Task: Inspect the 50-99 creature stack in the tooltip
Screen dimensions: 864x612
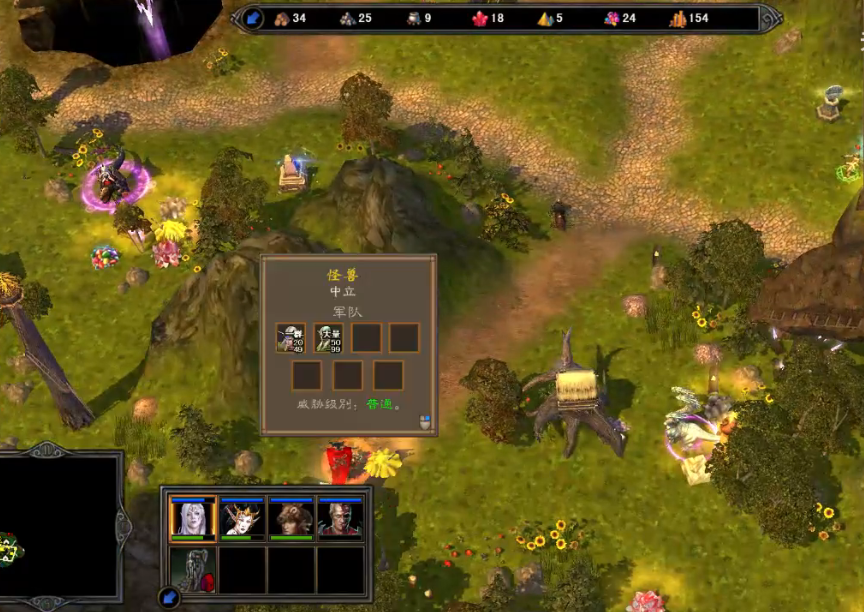Action: [x=329, y=338]
